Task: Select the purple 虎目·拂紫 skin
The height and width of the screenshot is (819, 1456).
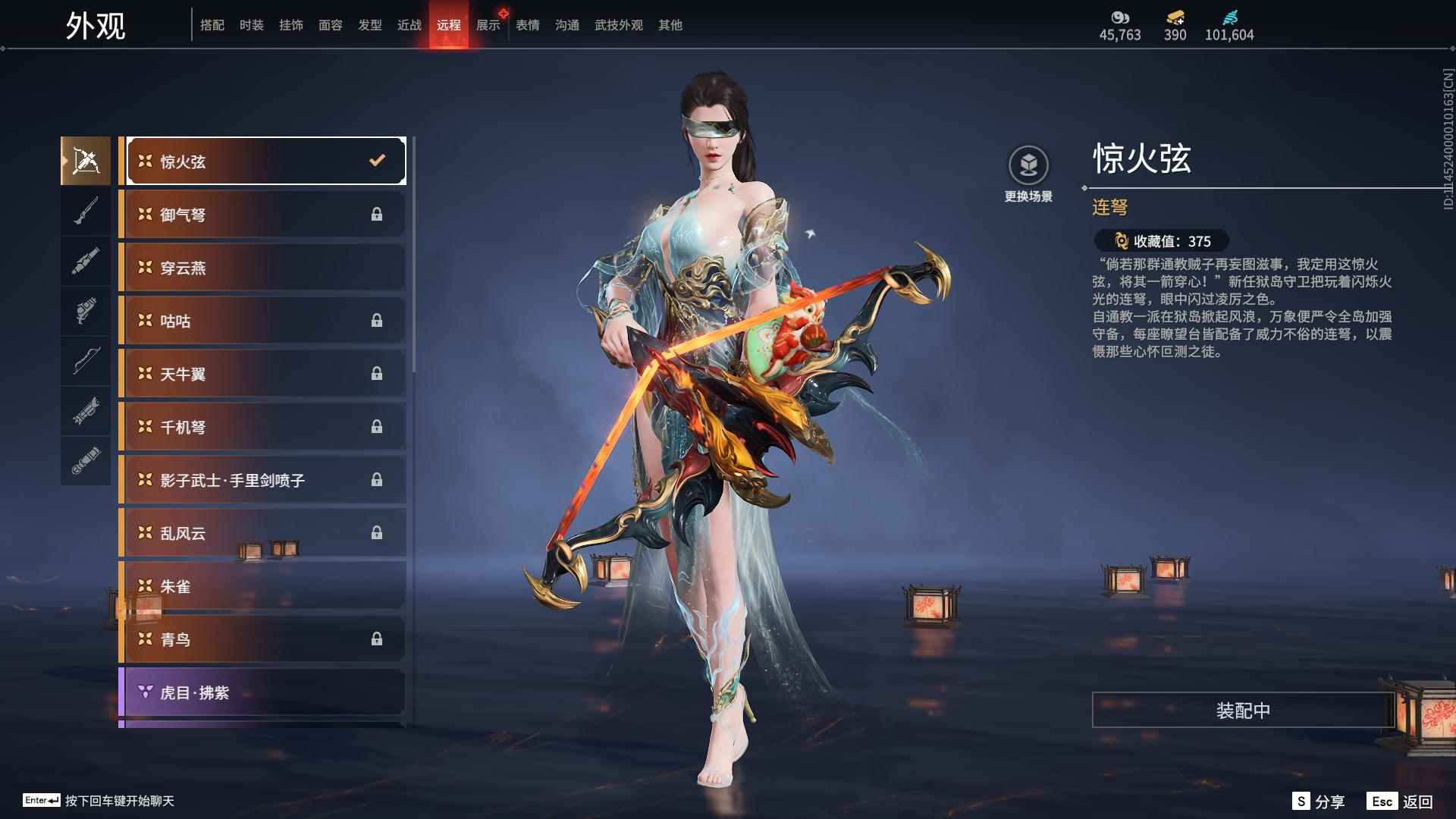Action: (262, 692)
